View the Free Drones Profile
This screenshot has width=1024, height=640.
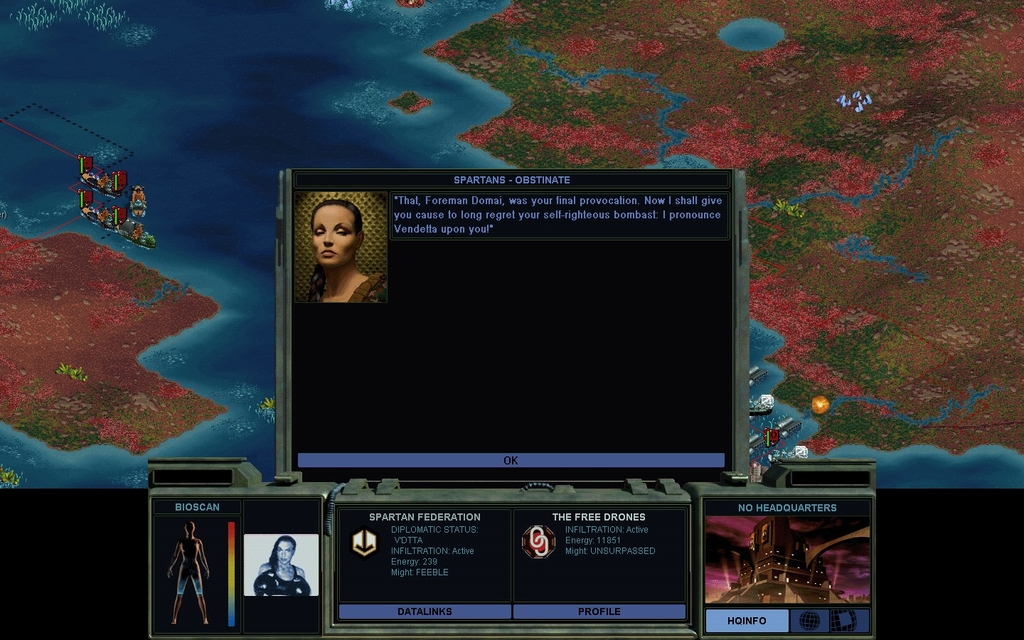pyautogui.click(x=599, y=611)
